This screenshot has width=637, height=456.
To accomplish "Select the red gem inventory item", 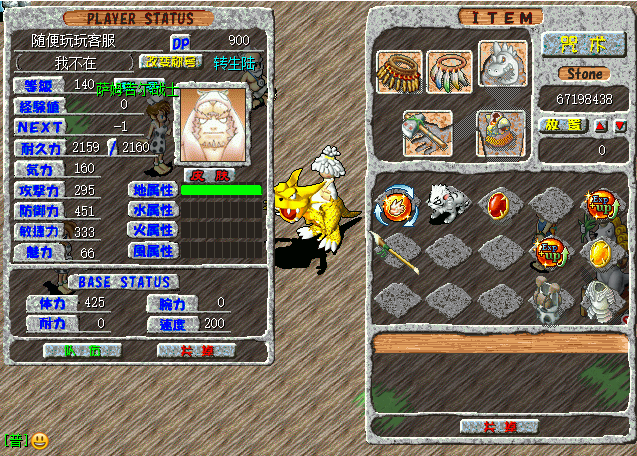I will (498, 206).
